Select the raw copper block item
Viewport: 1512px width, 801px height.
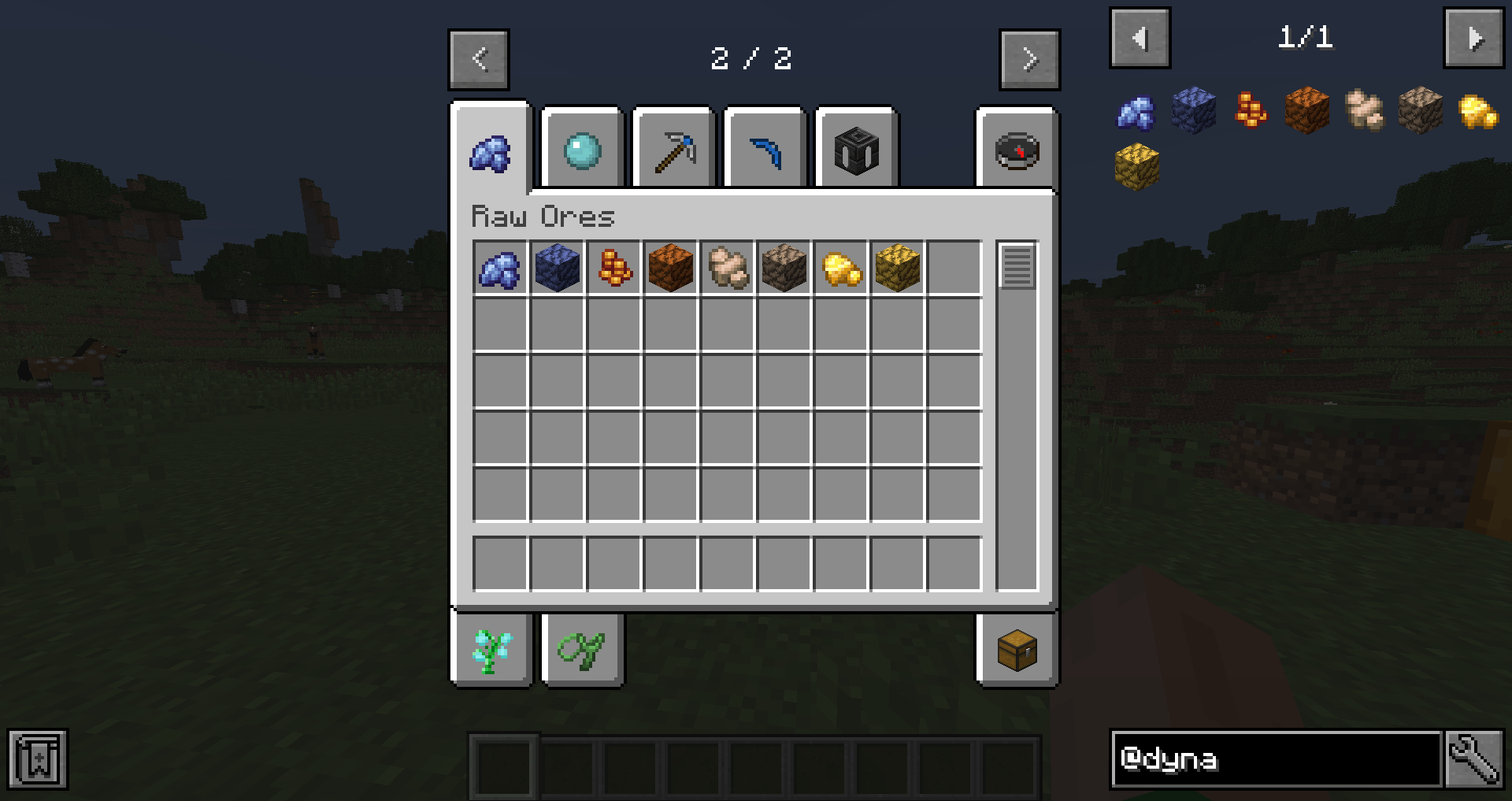tap(671, 268)
